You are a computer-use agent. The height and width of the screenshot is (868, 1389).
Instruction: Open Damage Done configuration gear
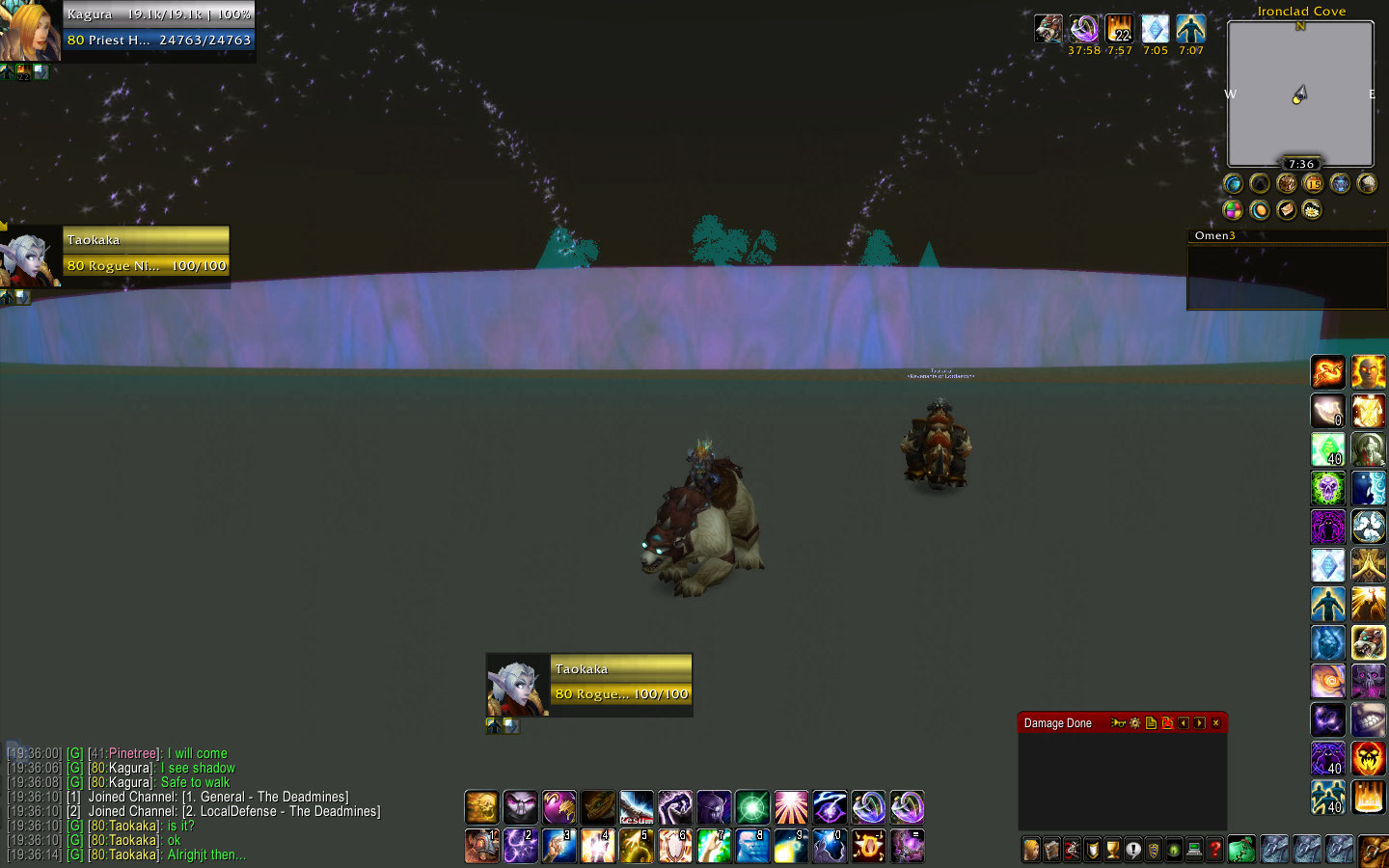point(1134,723)
